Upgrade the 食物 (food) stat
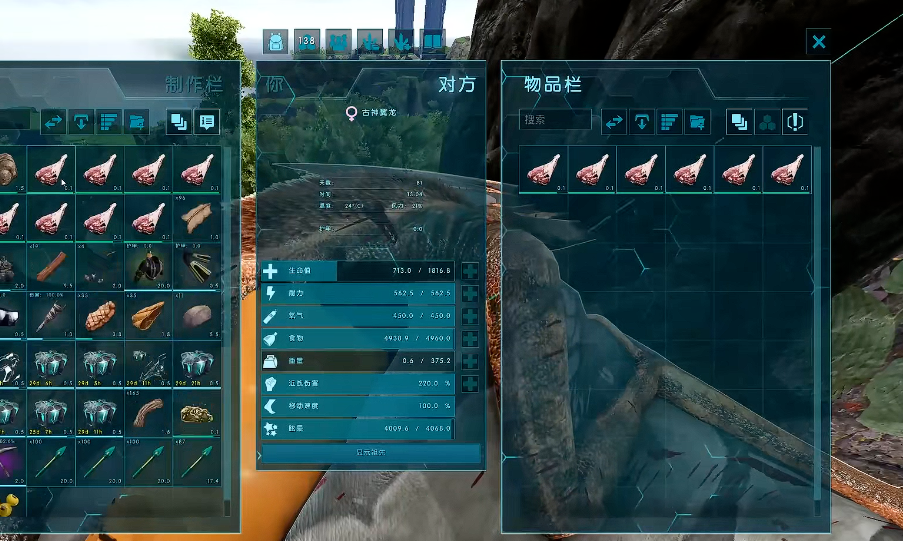This screenshot has height=541, width=903. point(470,339)
